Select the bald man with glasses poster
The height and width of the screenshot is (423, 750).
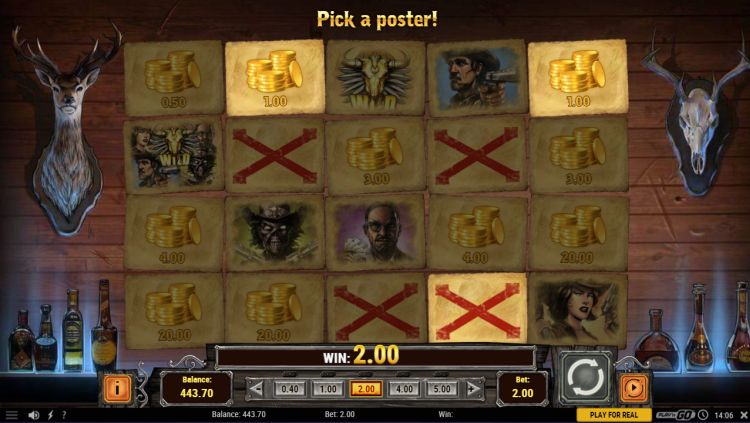pyautogui.click(x=375, y=231)
